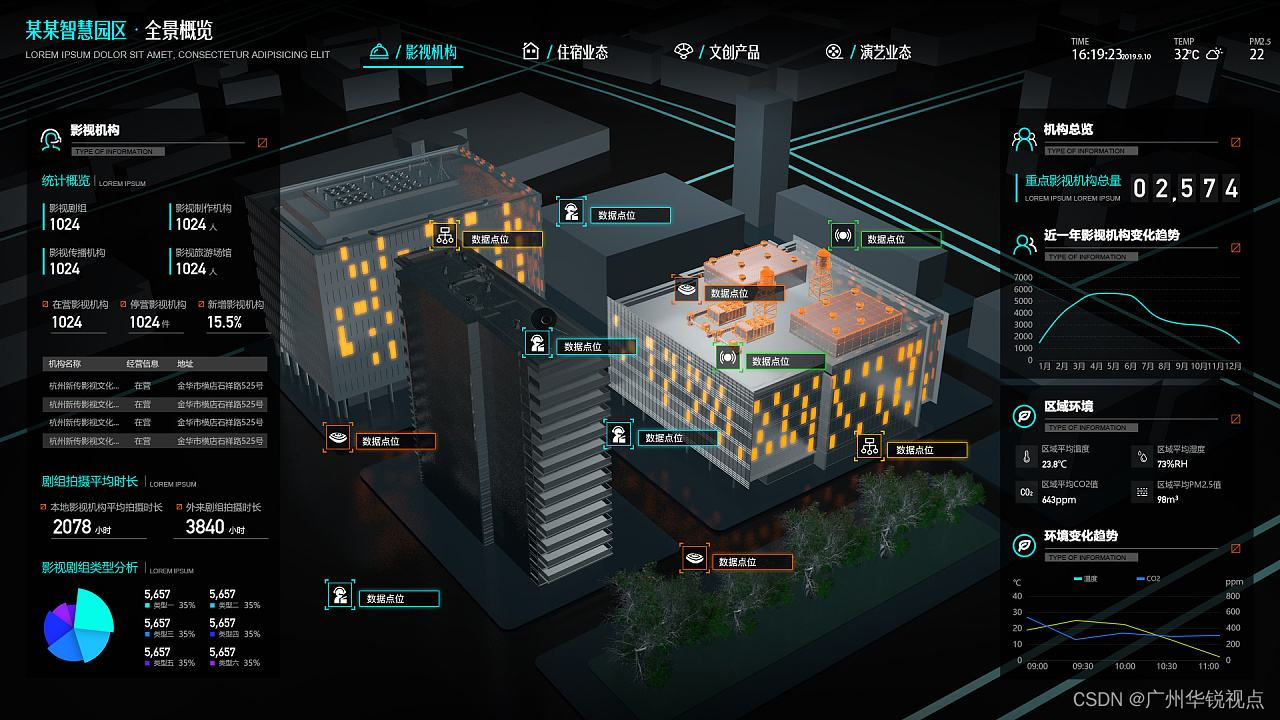Open the 住宿业态 tab
This screenshot has height=720, width=1280.
(566, 52)
